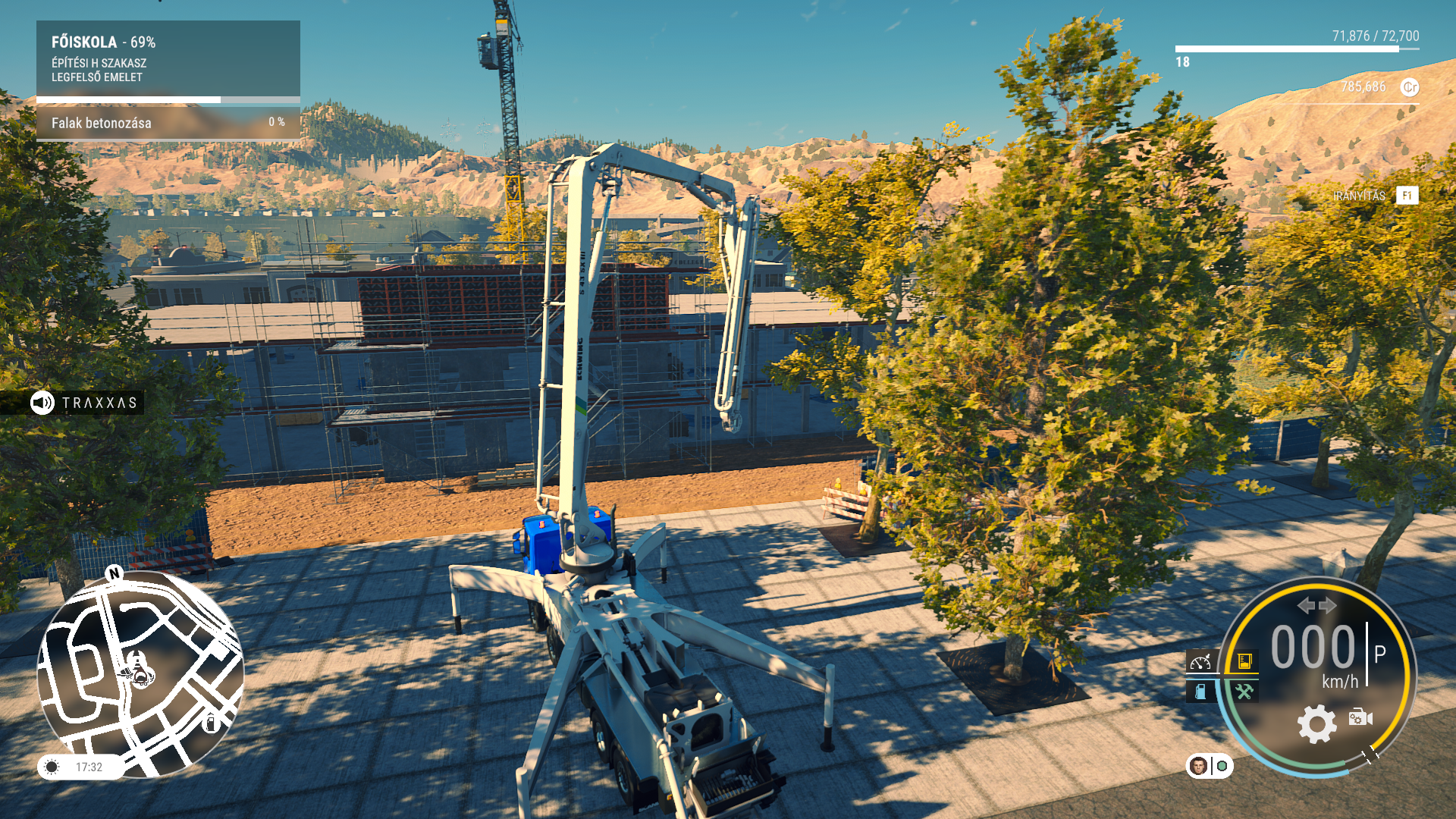Screen dimensions: 1456x819
Task: Open the camera settings icon
Action: [1360, 717]
